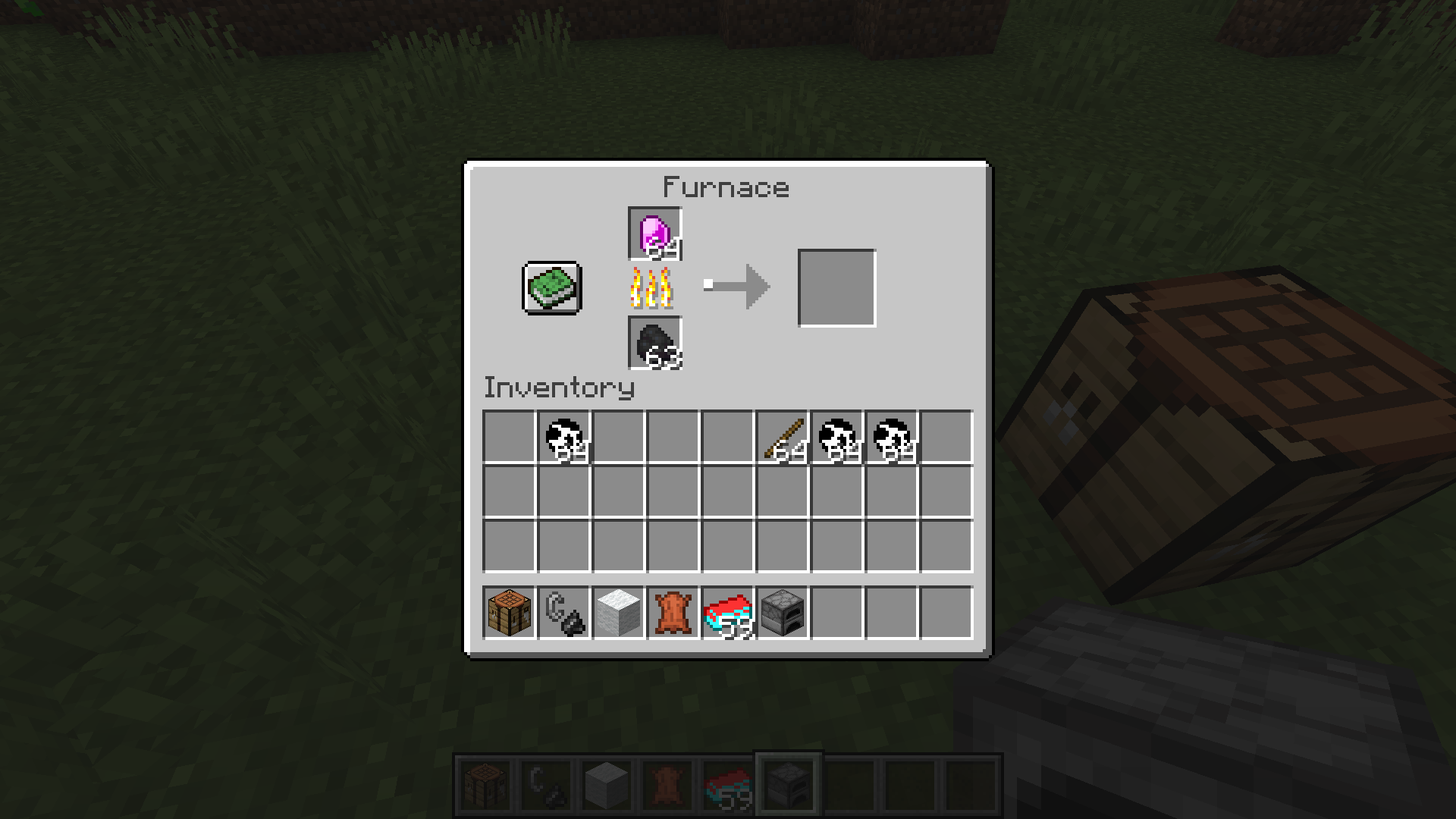Select the crafting table in the hotbar
1456x819 pixels.
[507, 613]
